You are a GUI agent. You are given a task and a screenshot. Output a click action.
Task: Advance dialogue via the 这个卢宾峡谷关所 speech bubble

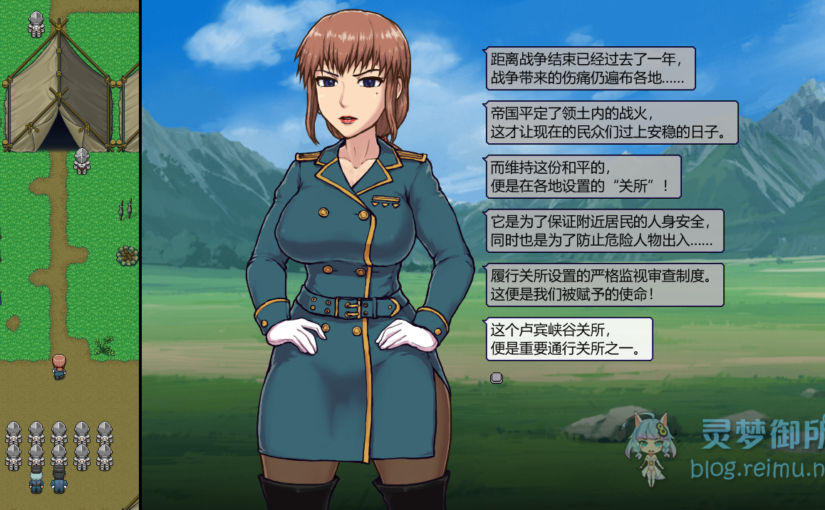tap(567, 339)
